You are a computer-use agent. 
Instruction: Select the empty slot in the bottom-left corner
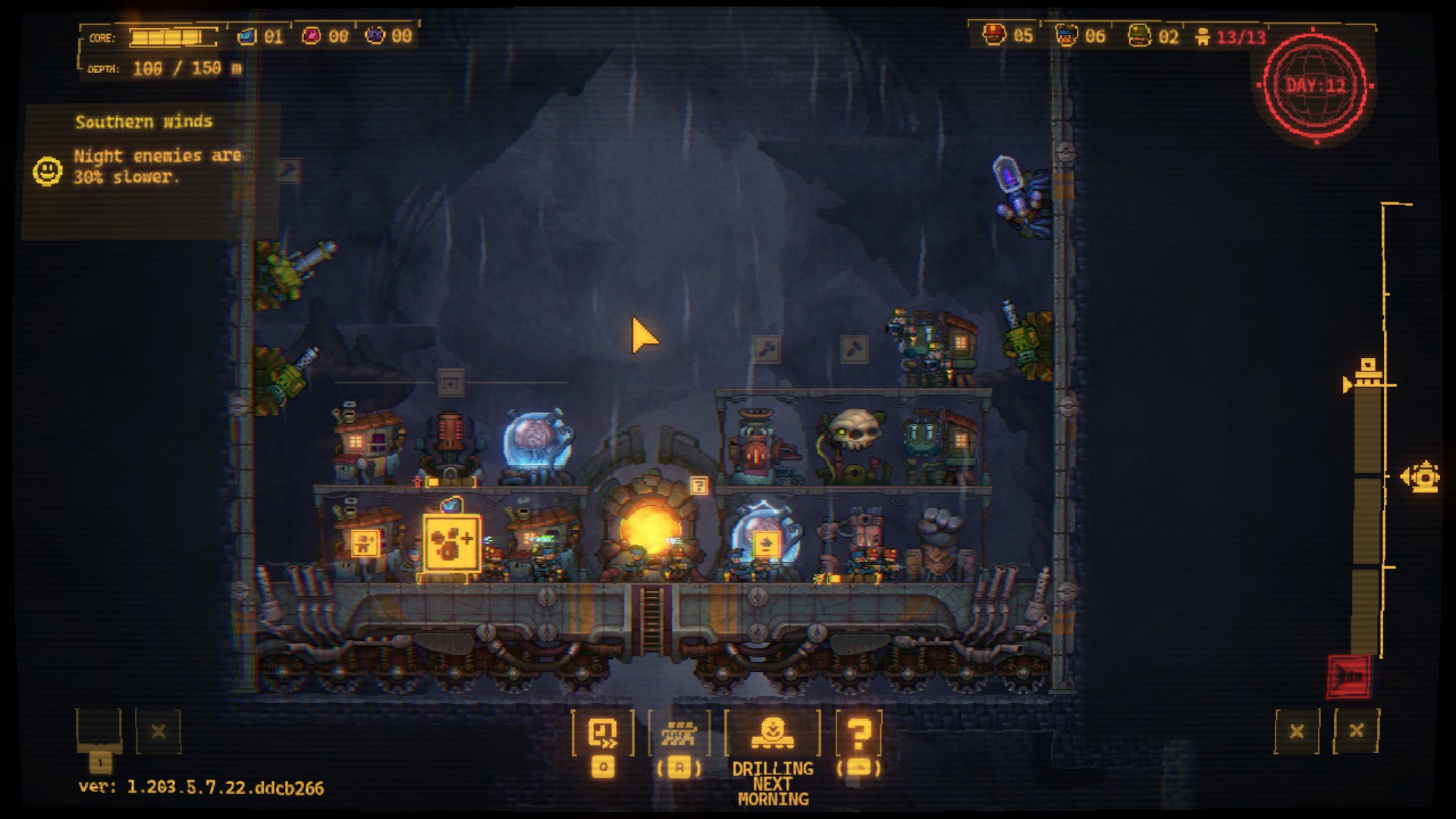pyautogui.click(x=99, y=730)
